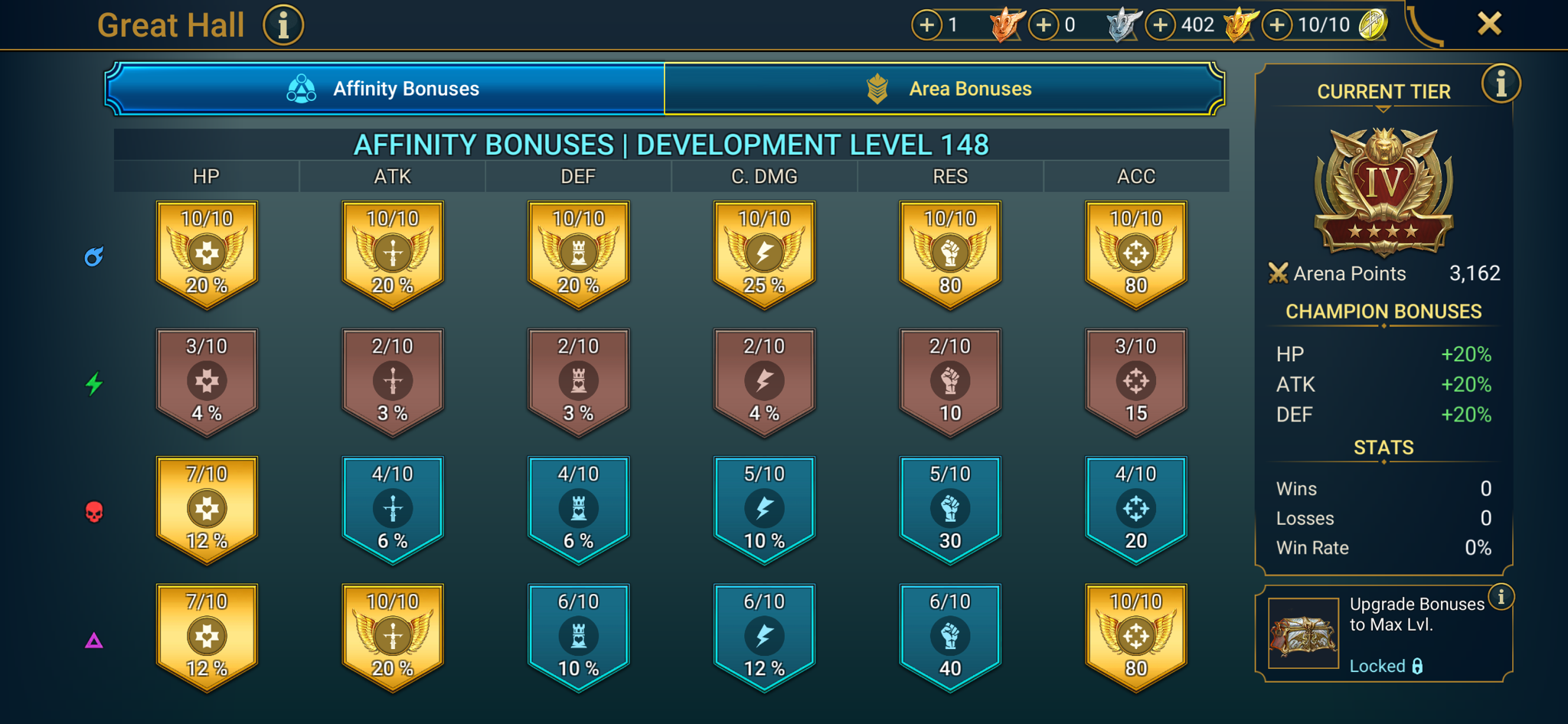1568x724 pixels.
Task: Select the green Spirit affinity icon
Action: click(95, 385)
